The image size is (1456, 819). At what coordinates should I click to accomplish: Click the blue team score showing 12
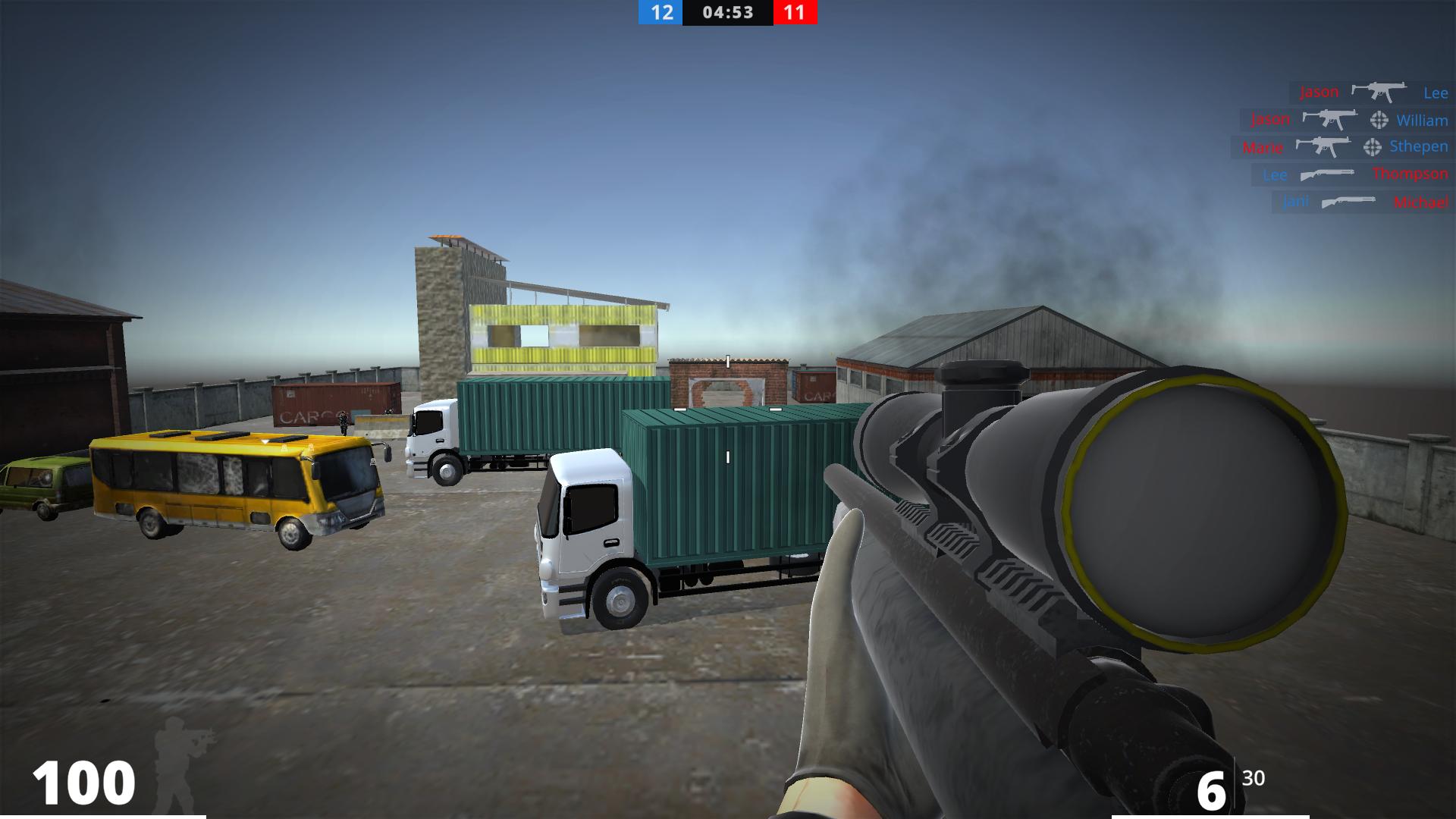(661, 12)
